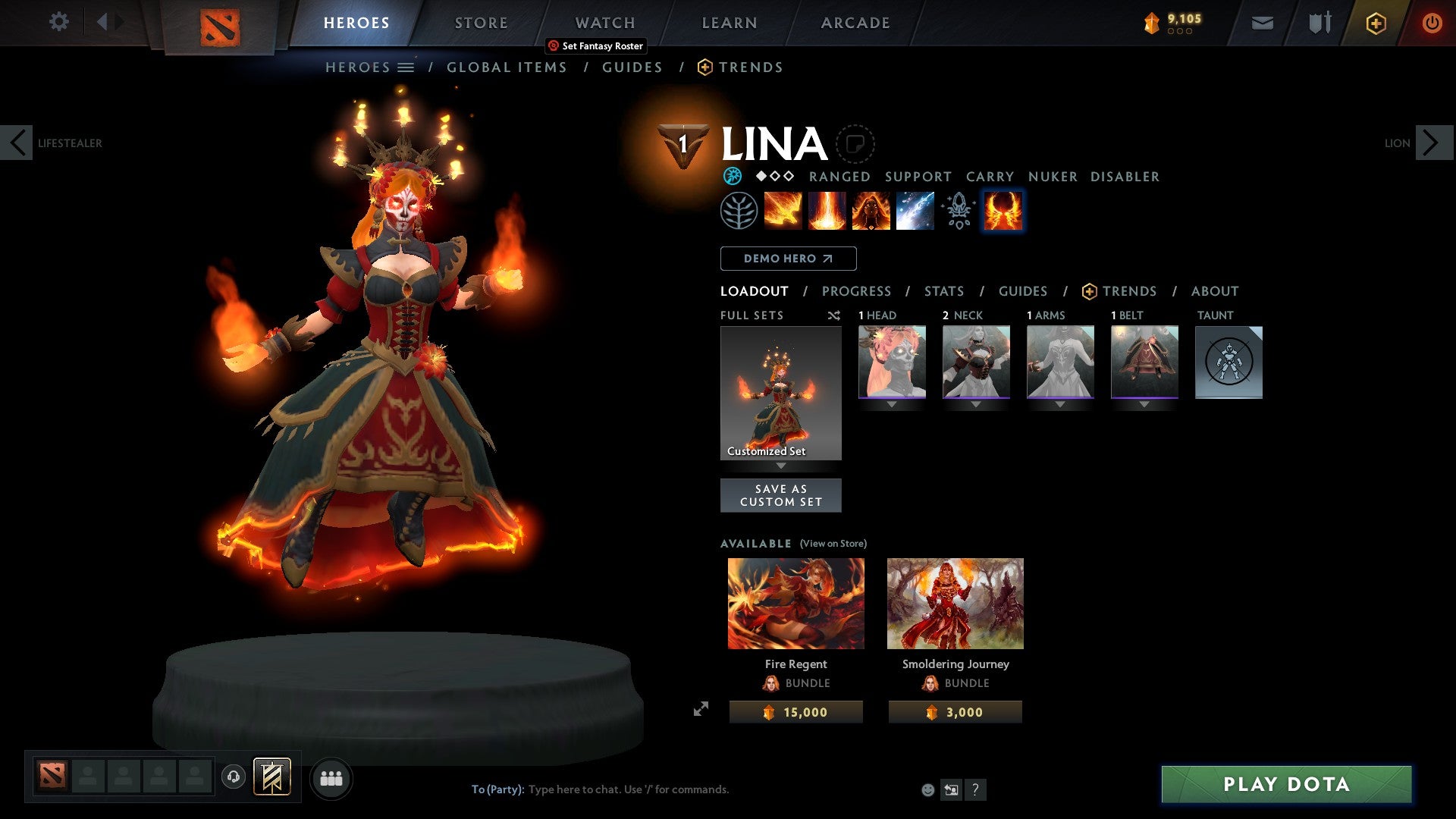This screenshot has height=819, width=1456.
Task: Click the voice chat headset icon
Action: pyautogui.click(x=234, y=777)
